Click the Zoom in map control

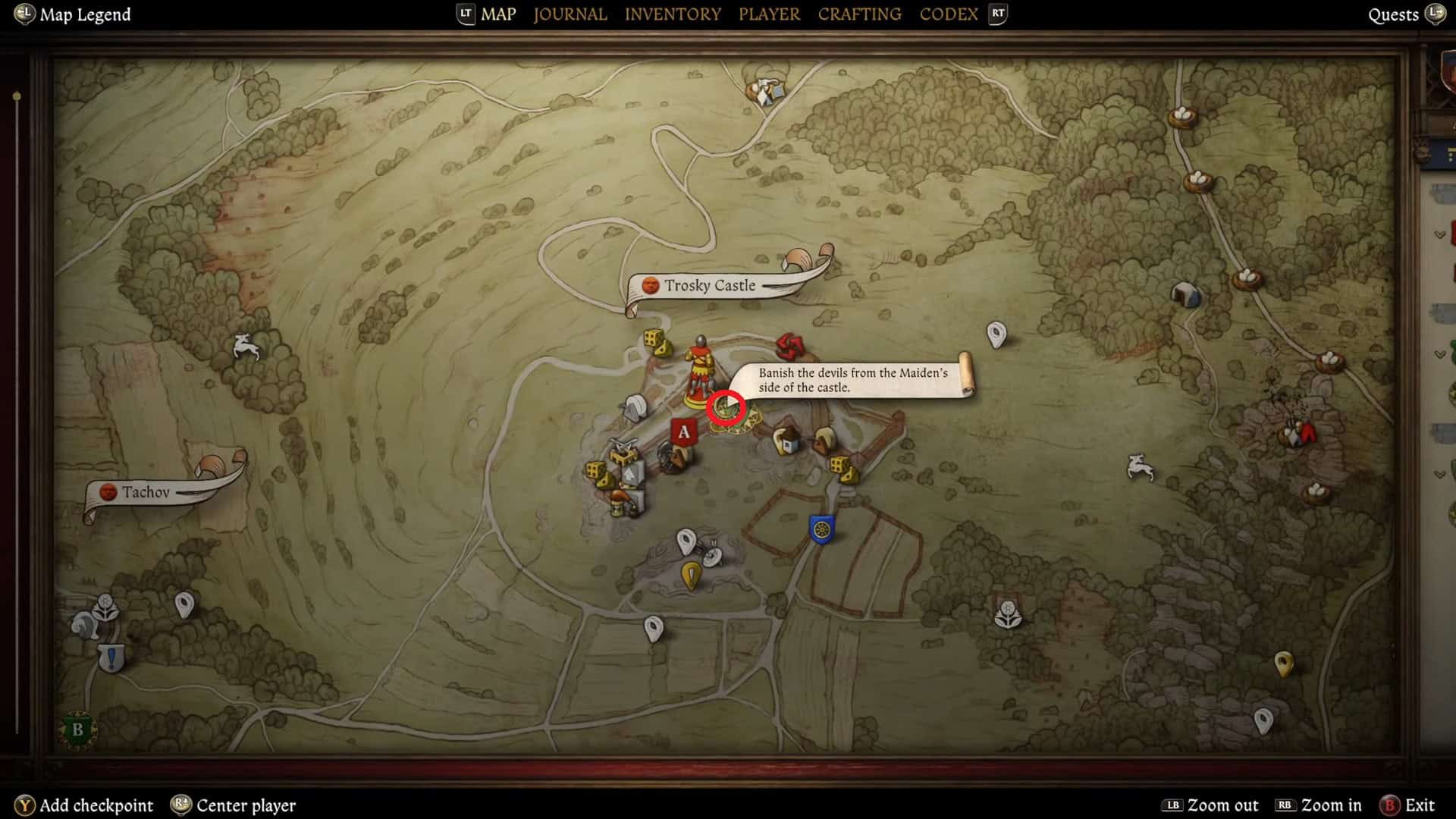pyautogui.click(x=1319, y=805)
